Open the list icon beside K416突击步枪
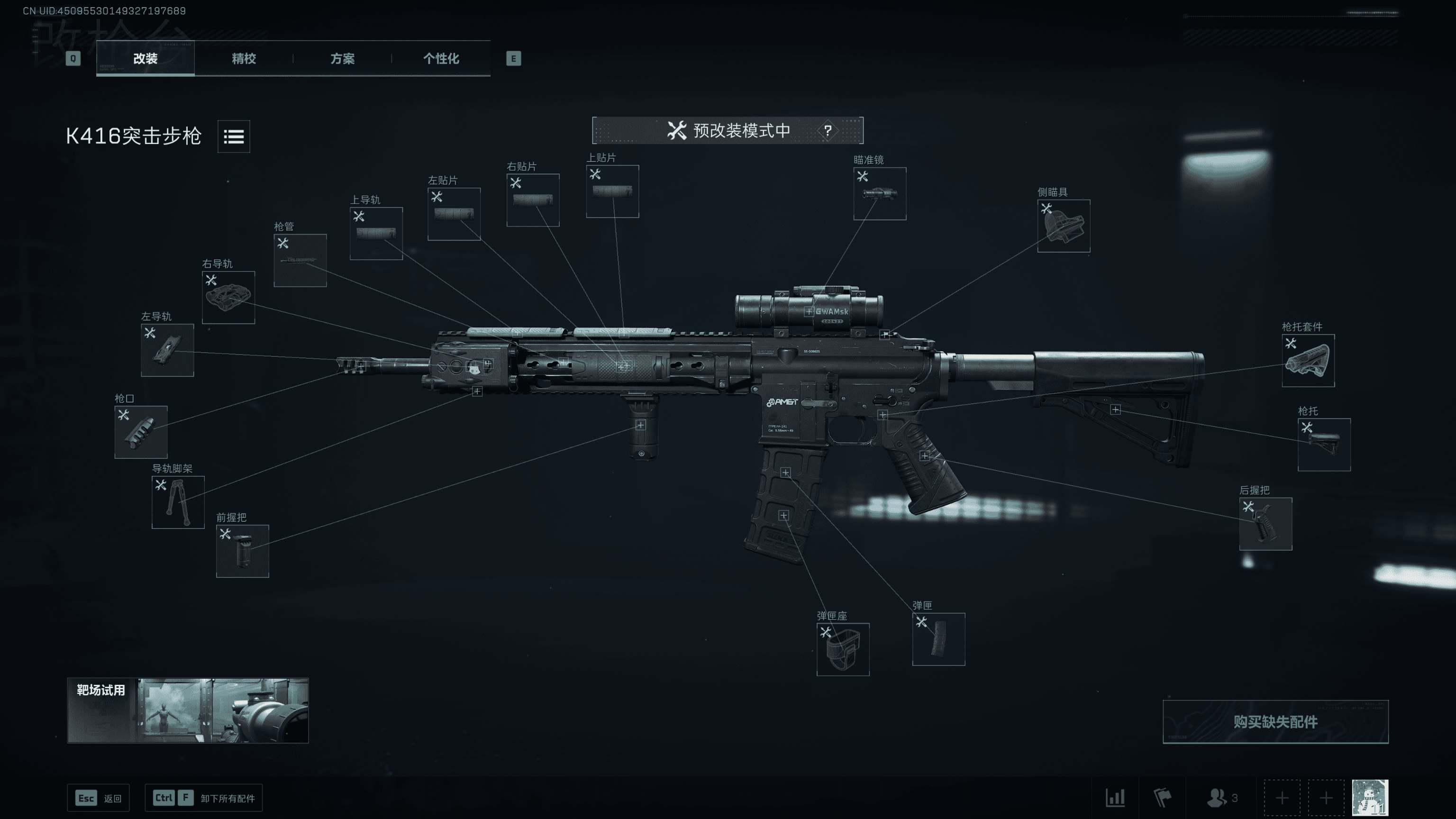Screen dimensions: 1456x819 click(x=234, y=136)
